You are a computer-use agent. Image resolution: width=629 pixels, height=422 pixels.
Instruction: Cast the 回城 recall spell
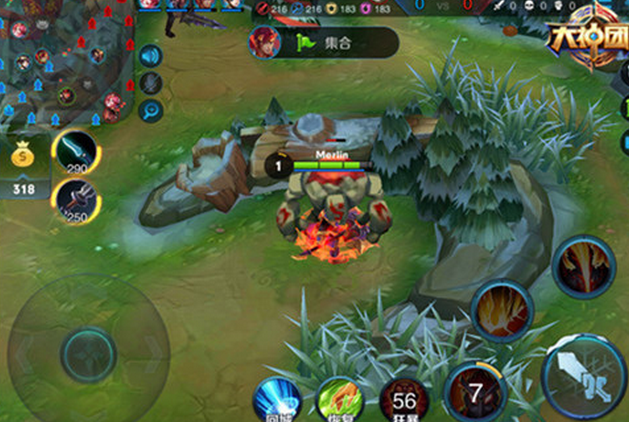(277, 400)
